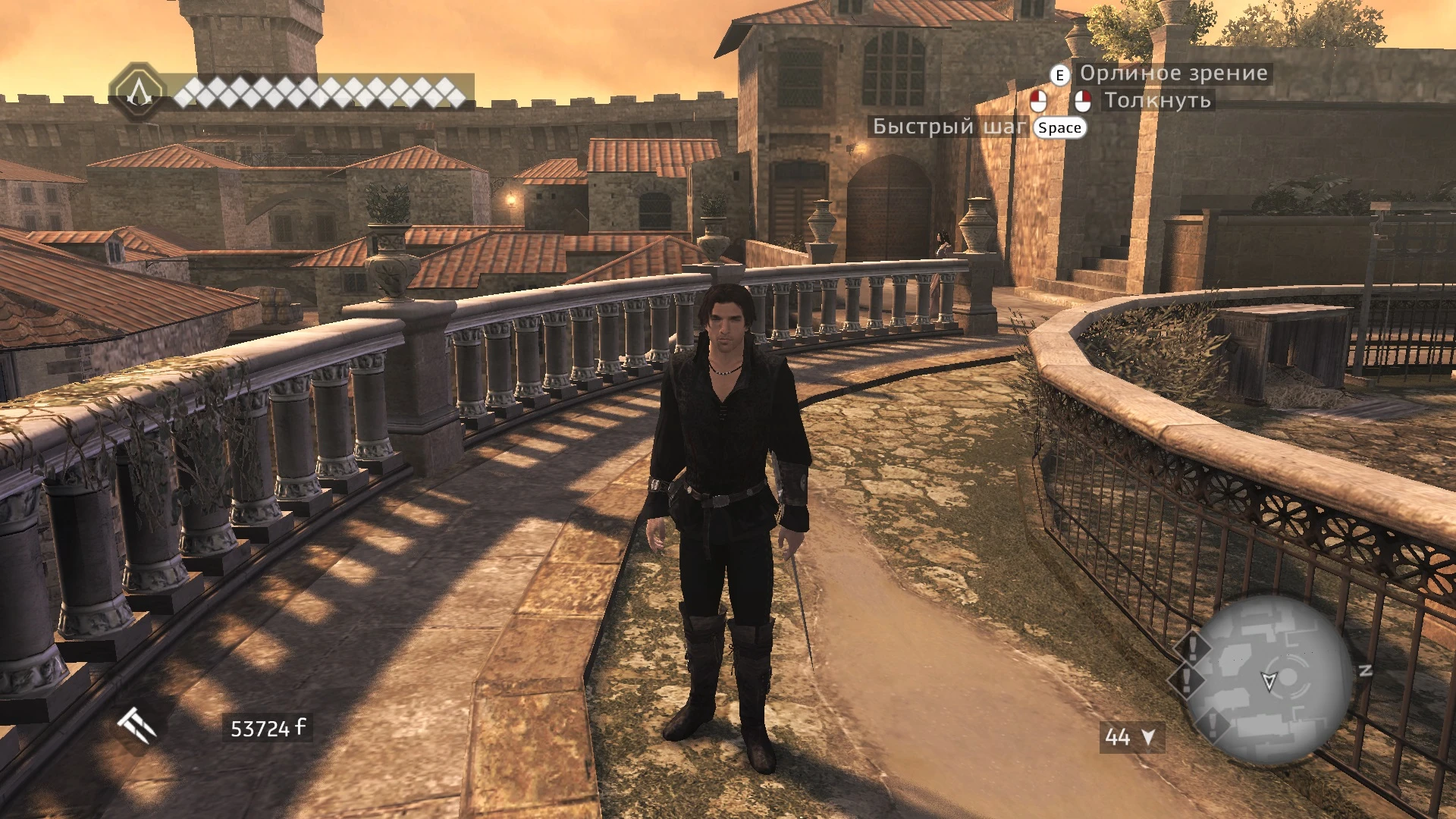Click the N compass indicator beside minimap
The height and width of the screenshot is (819, 1456).
tap(1365, 670)
